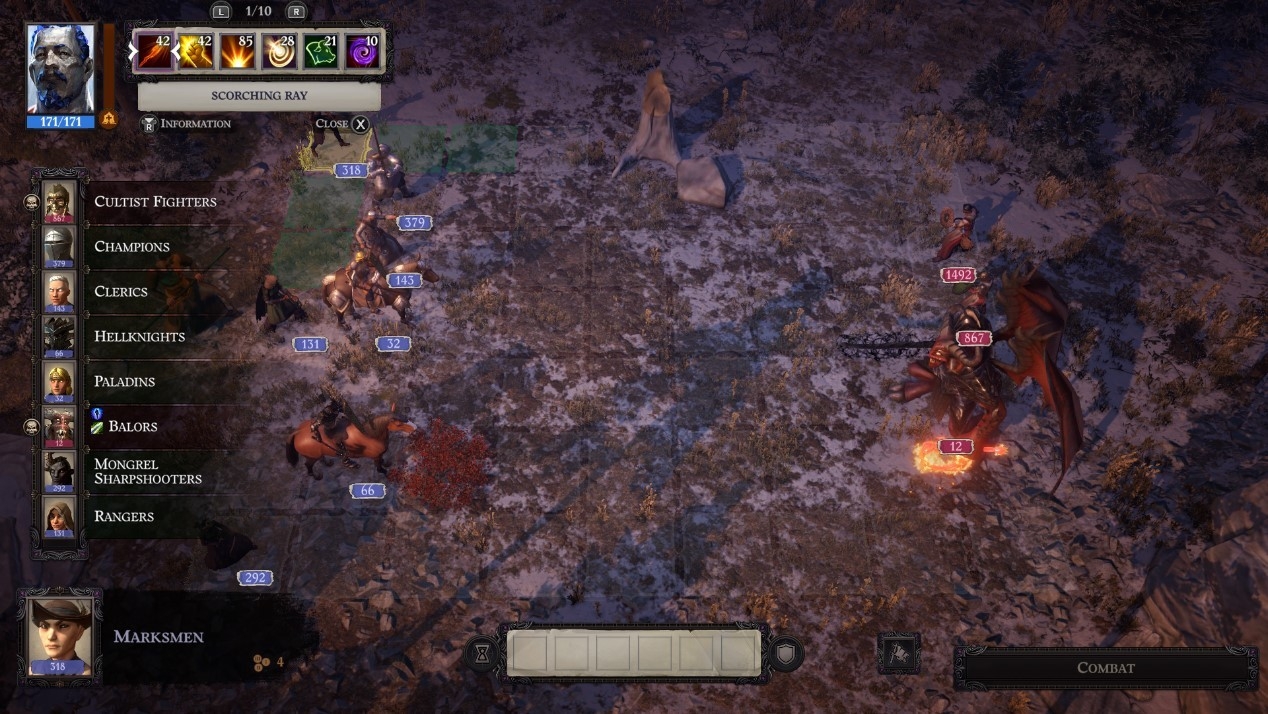Activate the shield defend button
This screenshot has height=714, width=1268.
[787, 653]
